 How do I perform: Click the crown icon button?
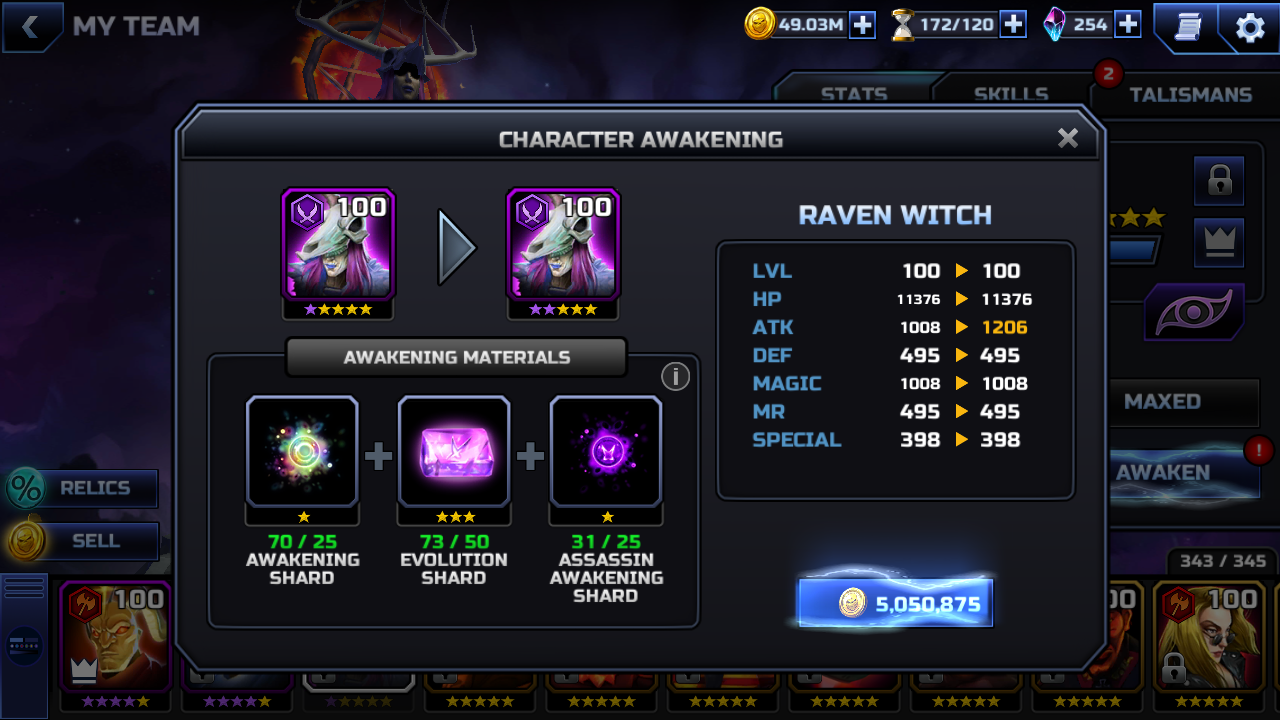[1219, 242]
